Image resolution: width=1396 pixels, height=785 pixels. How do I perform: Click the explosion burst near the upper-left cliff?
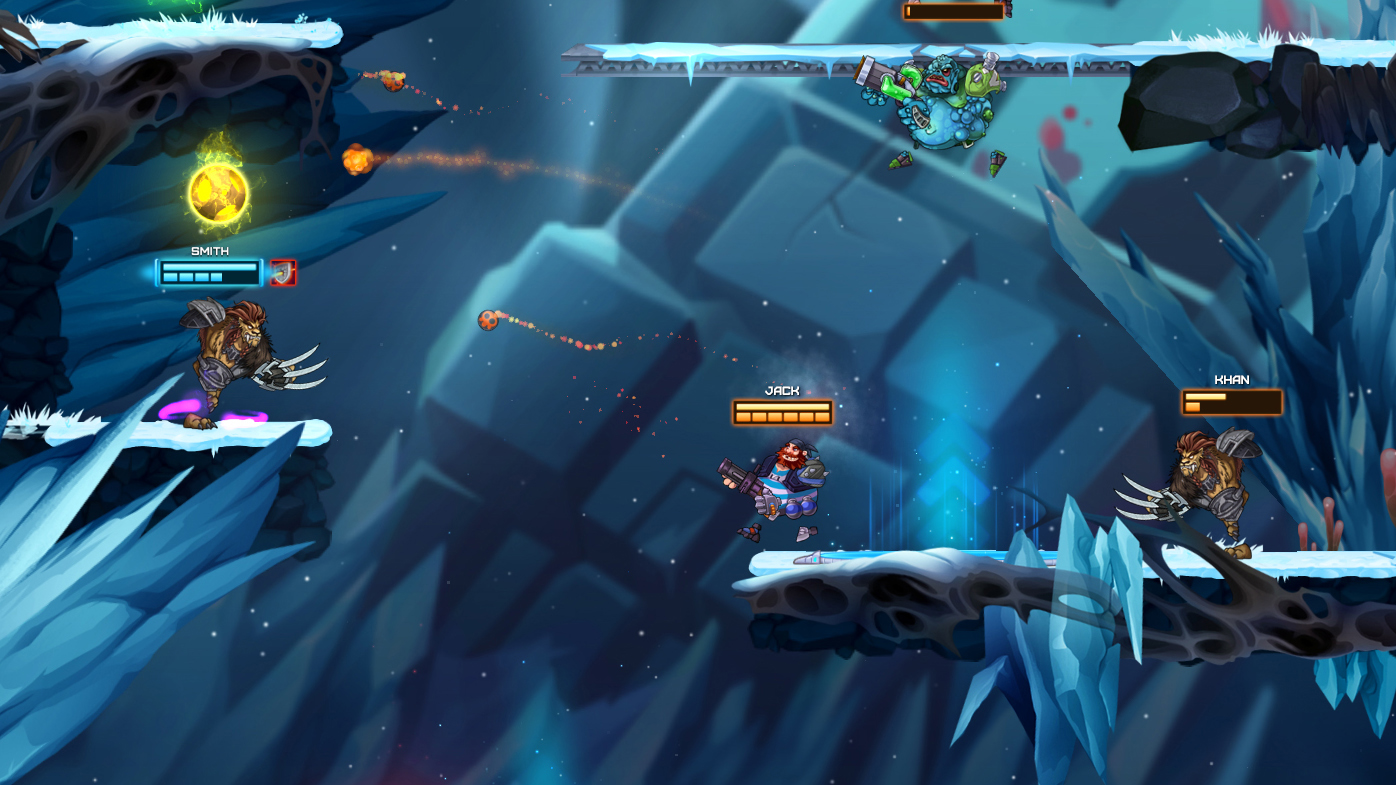click(x=355, y=160)
